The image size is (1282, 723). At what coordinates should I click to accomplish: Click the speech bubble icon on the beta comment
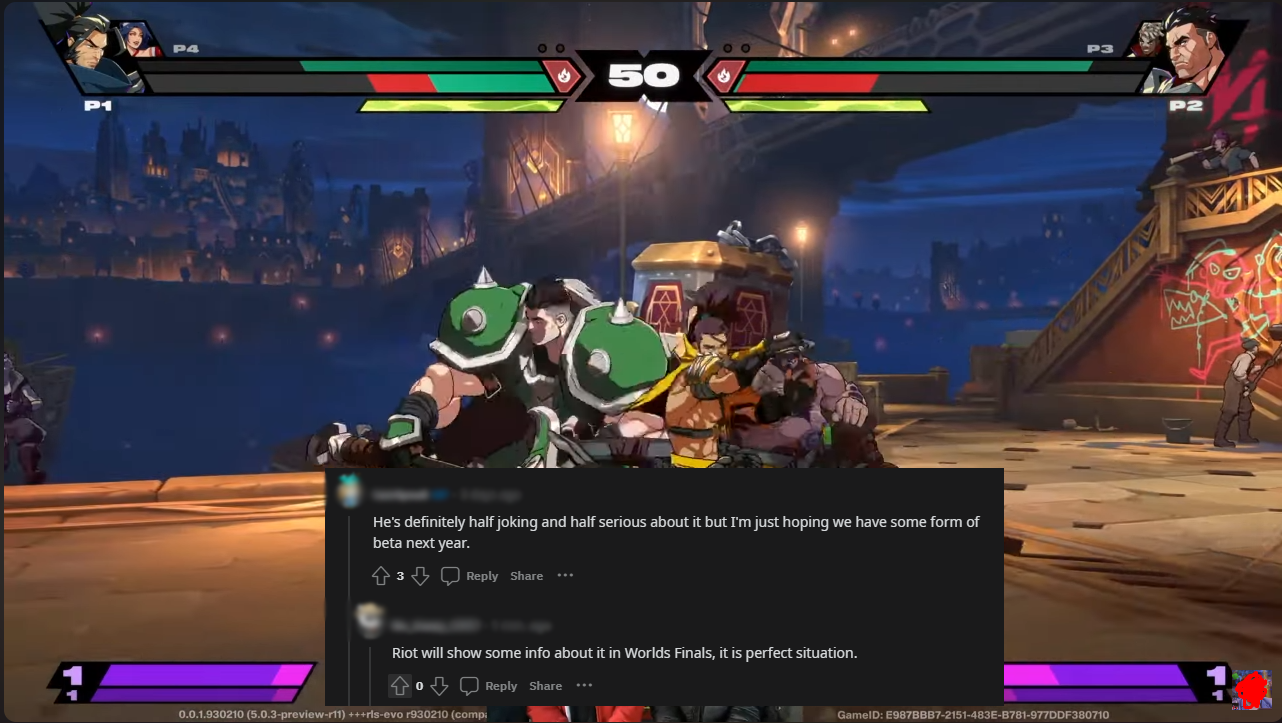[450, 575]
